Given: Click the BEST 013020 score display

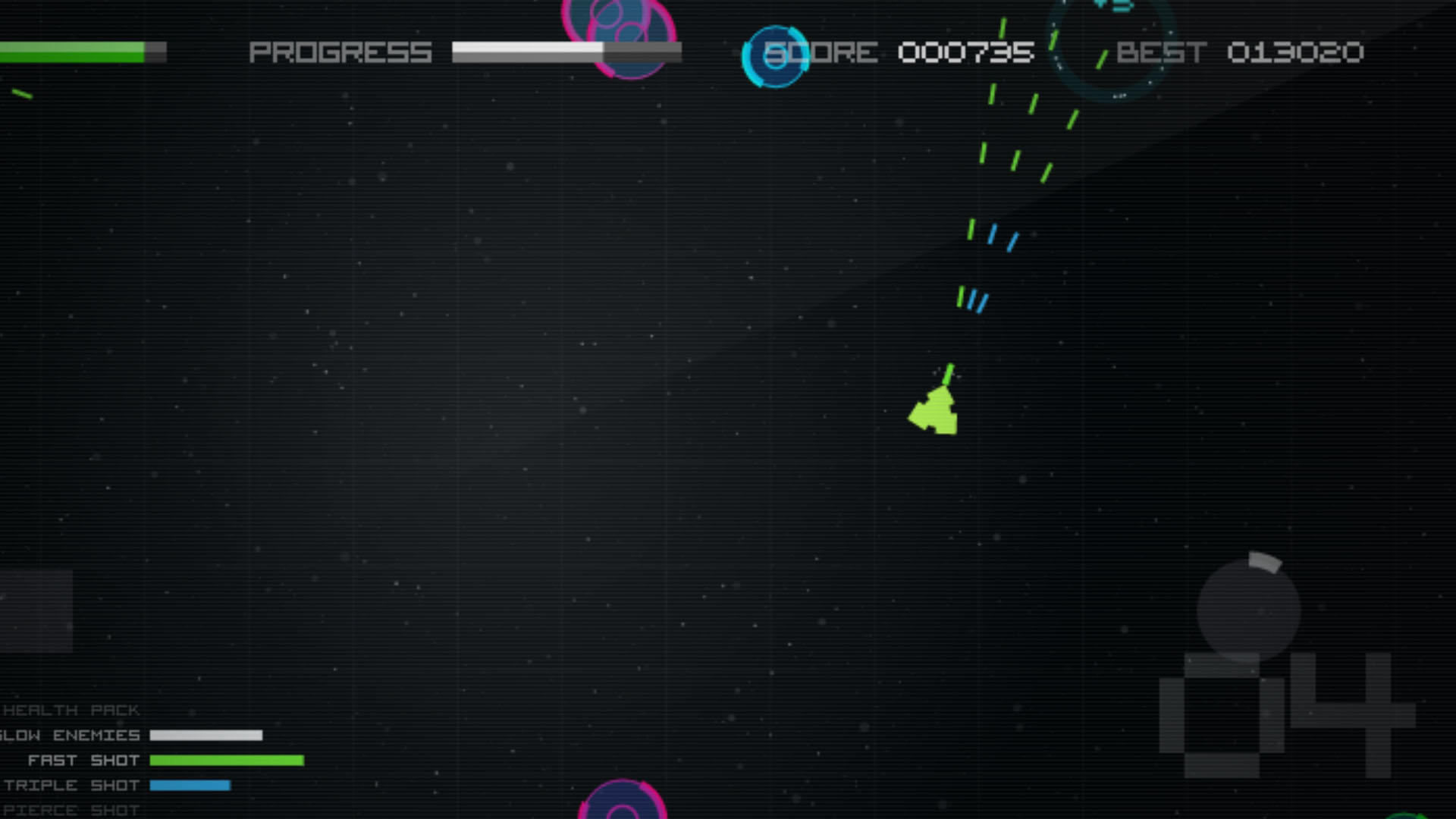Looking at the screenshot, I should [x=1241, y=52].
